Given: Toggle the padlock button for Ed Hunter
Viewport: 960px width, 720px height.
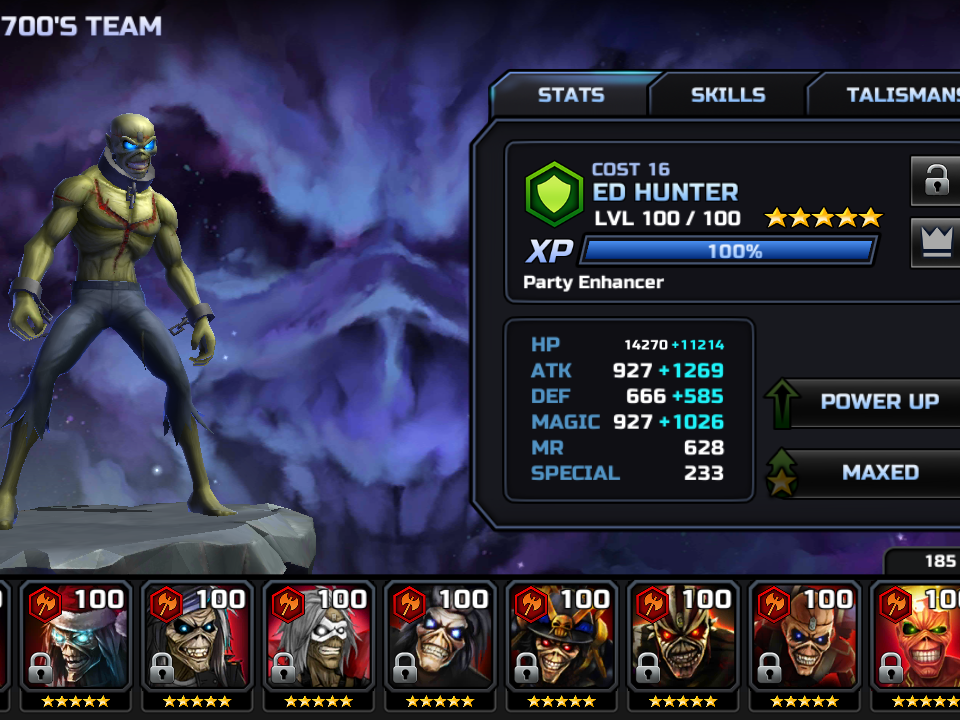Looking at the screenshot, I should click(936, 181).
